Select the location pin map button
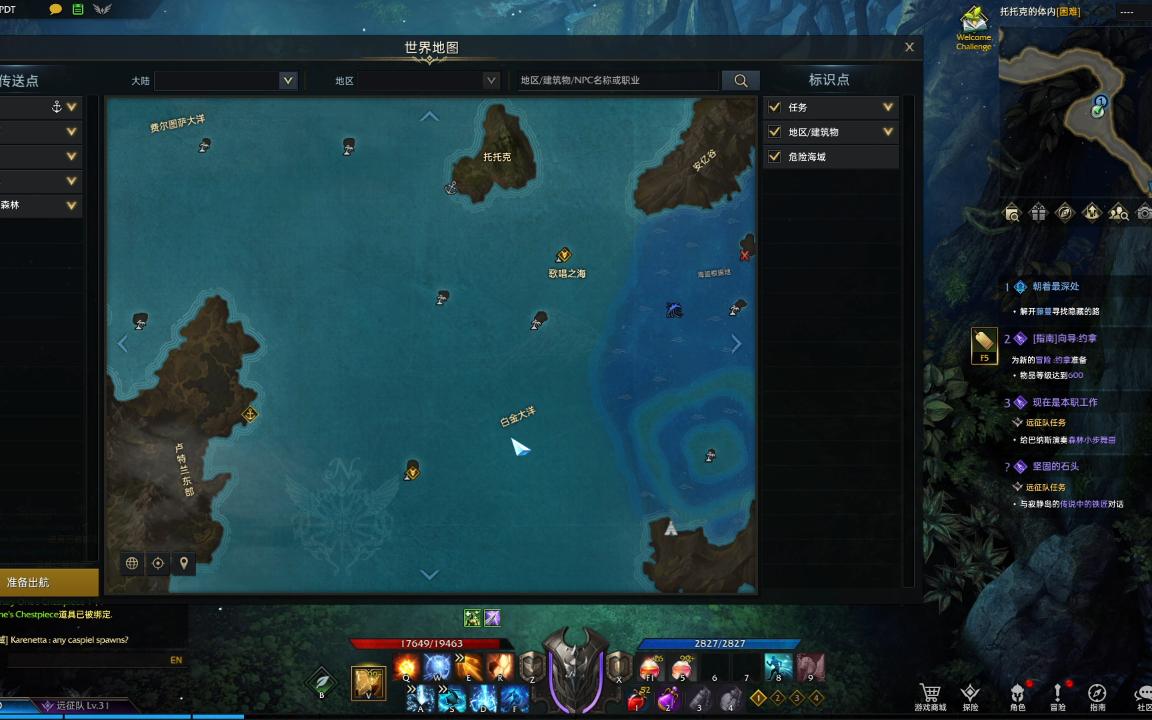Image resolution: width=1152 pixels, height=720 pixels. [184, 563]
